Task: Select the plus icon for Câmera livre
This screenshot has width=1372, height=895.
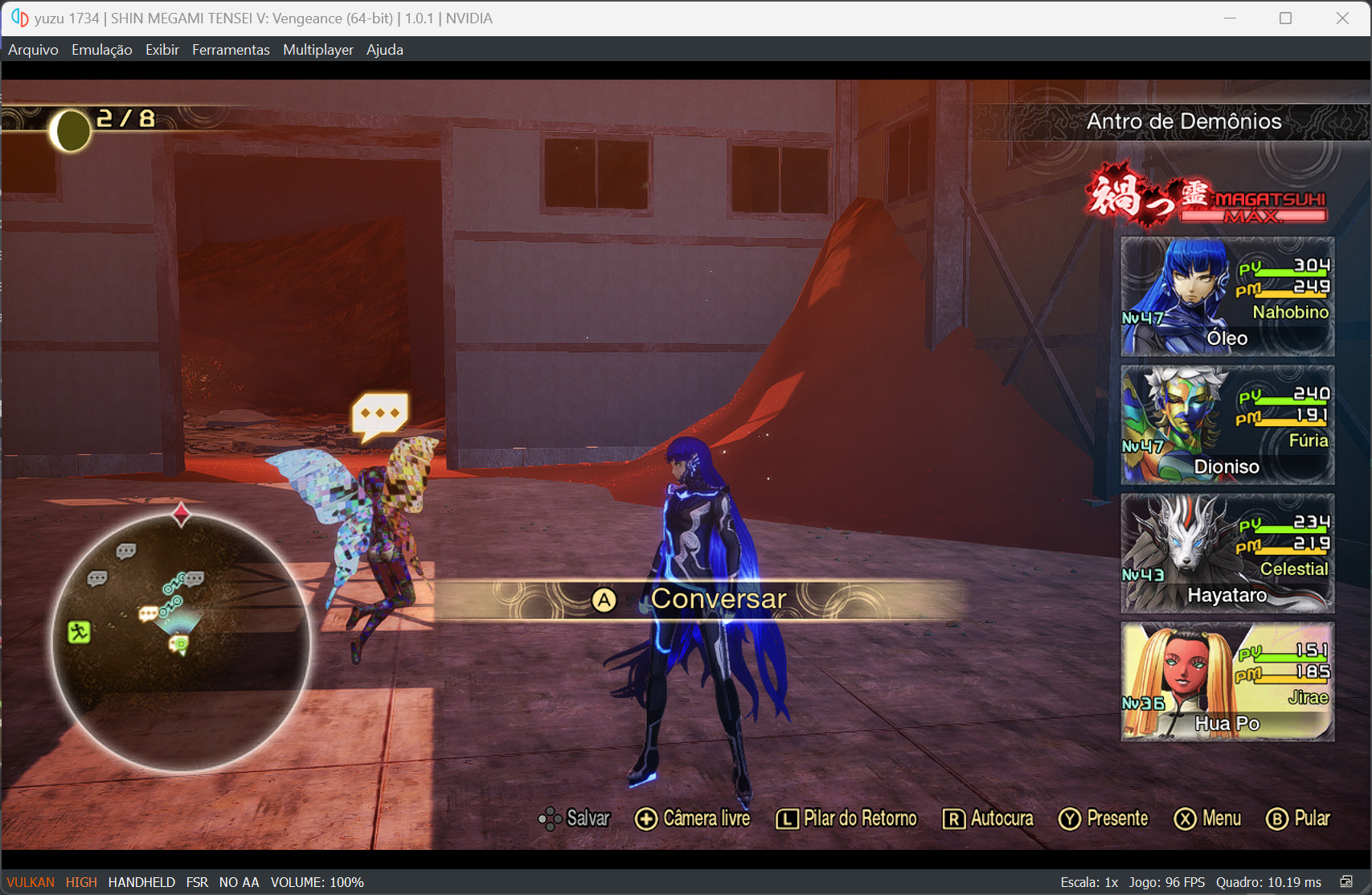Action: pos(645,819)
